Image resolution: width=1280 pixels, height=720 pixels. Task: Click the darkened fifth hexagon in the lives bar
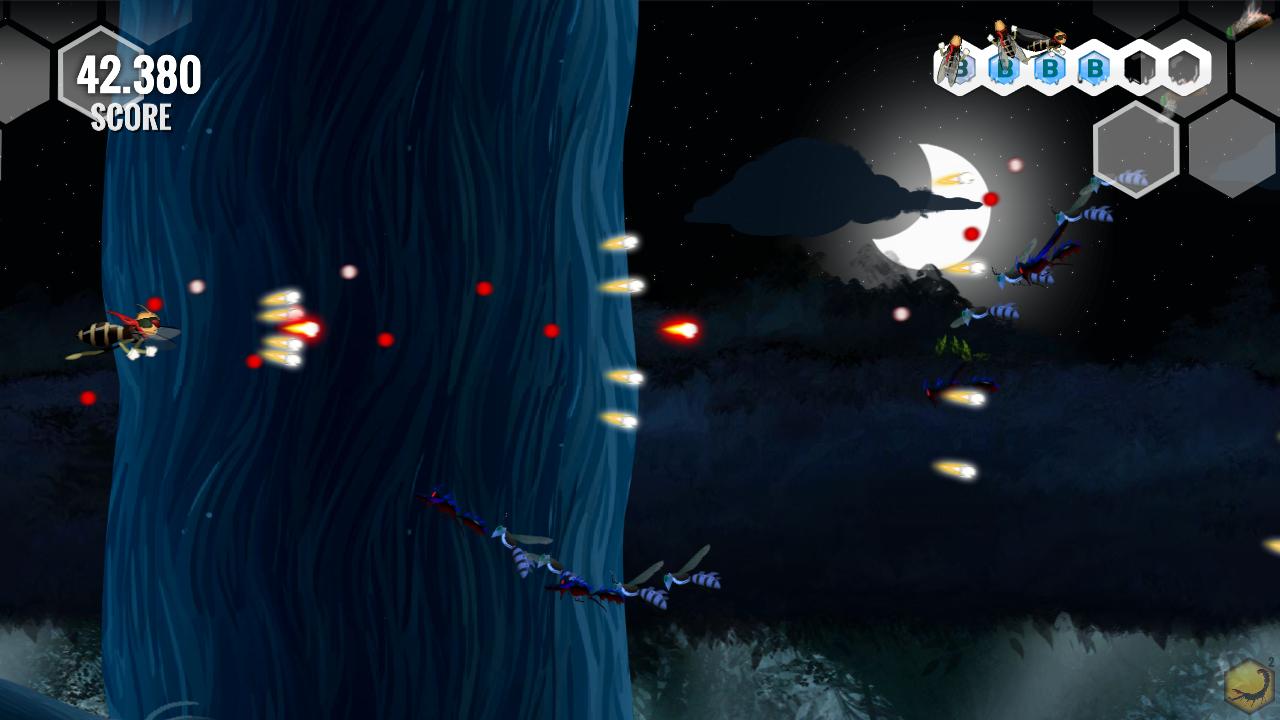tap(1138, 69)
